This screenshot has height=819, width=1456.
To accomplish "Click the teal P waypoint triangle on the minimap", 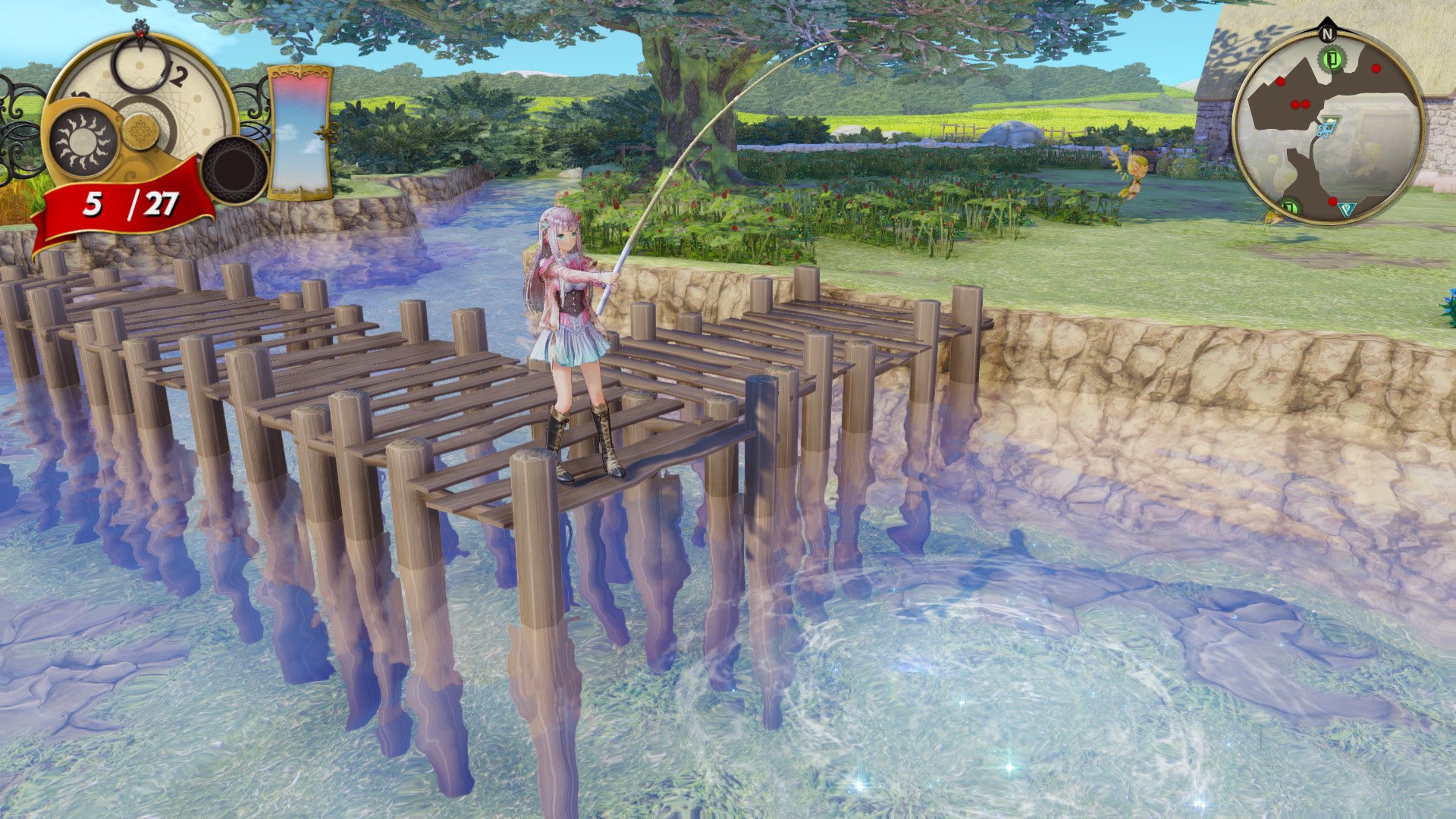I will click(1348, 209).
